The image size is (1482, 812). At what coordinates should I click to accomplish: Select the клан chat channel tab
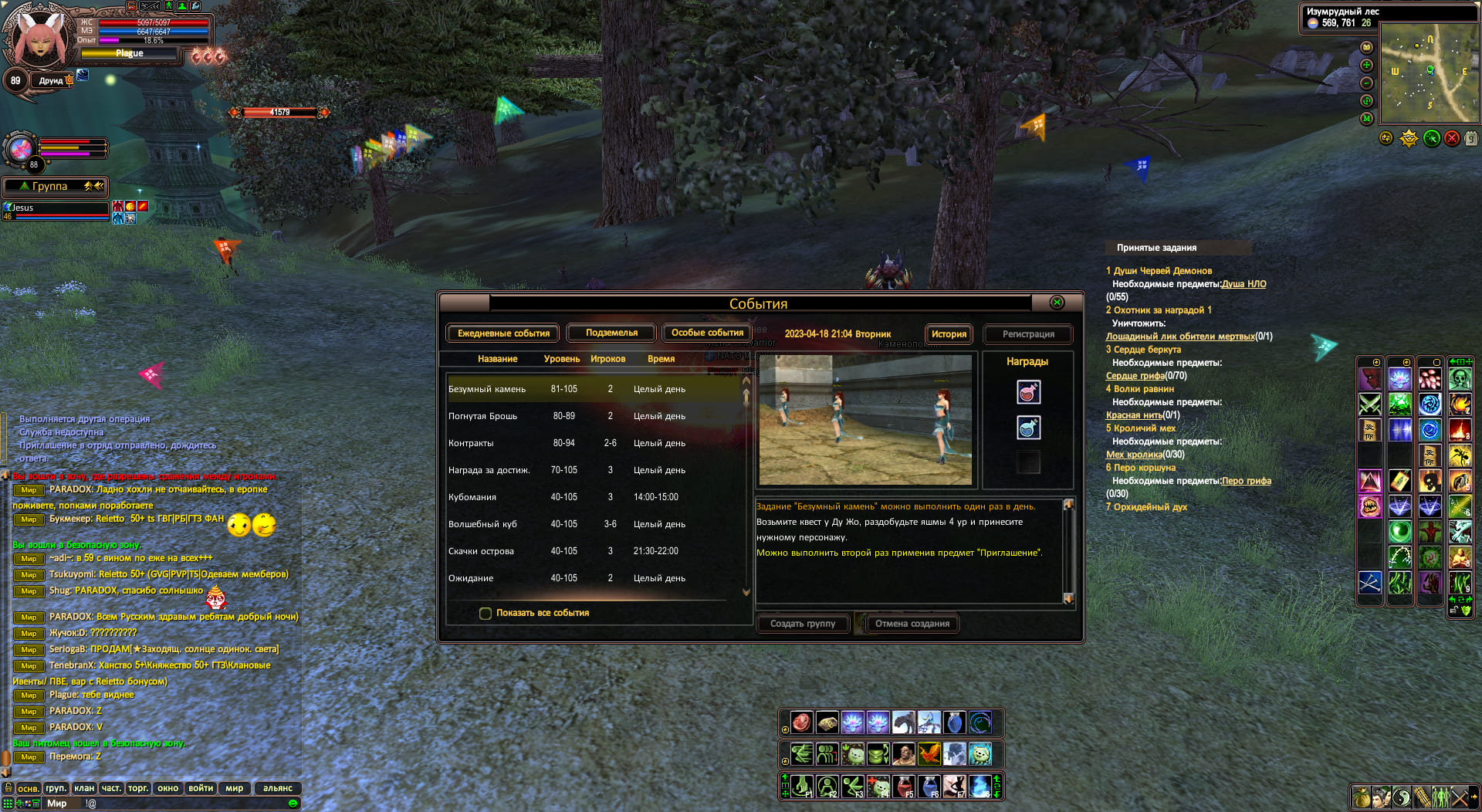[84, 788]
